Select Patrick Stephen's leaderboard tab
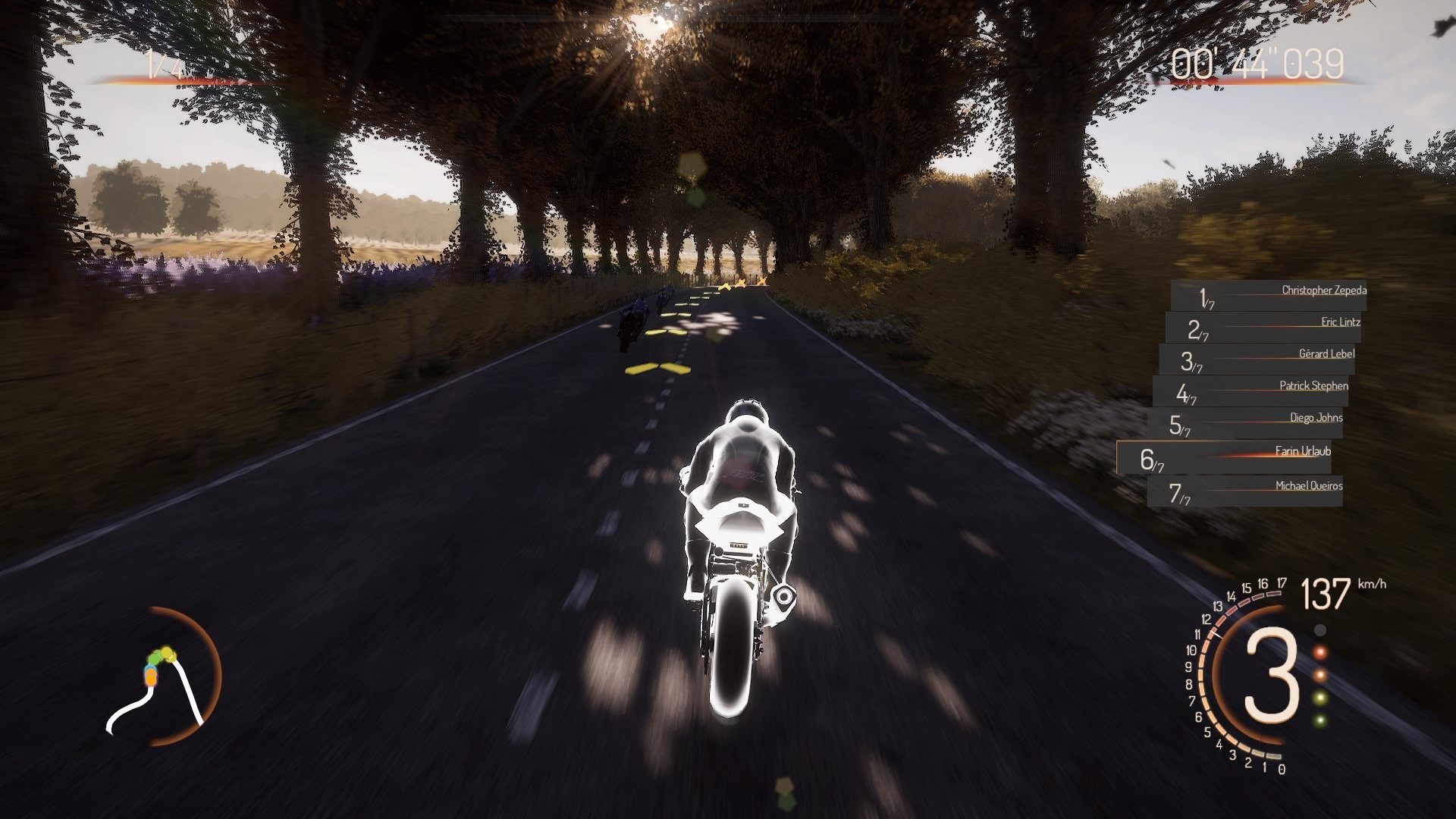 tap(1314, 387)
